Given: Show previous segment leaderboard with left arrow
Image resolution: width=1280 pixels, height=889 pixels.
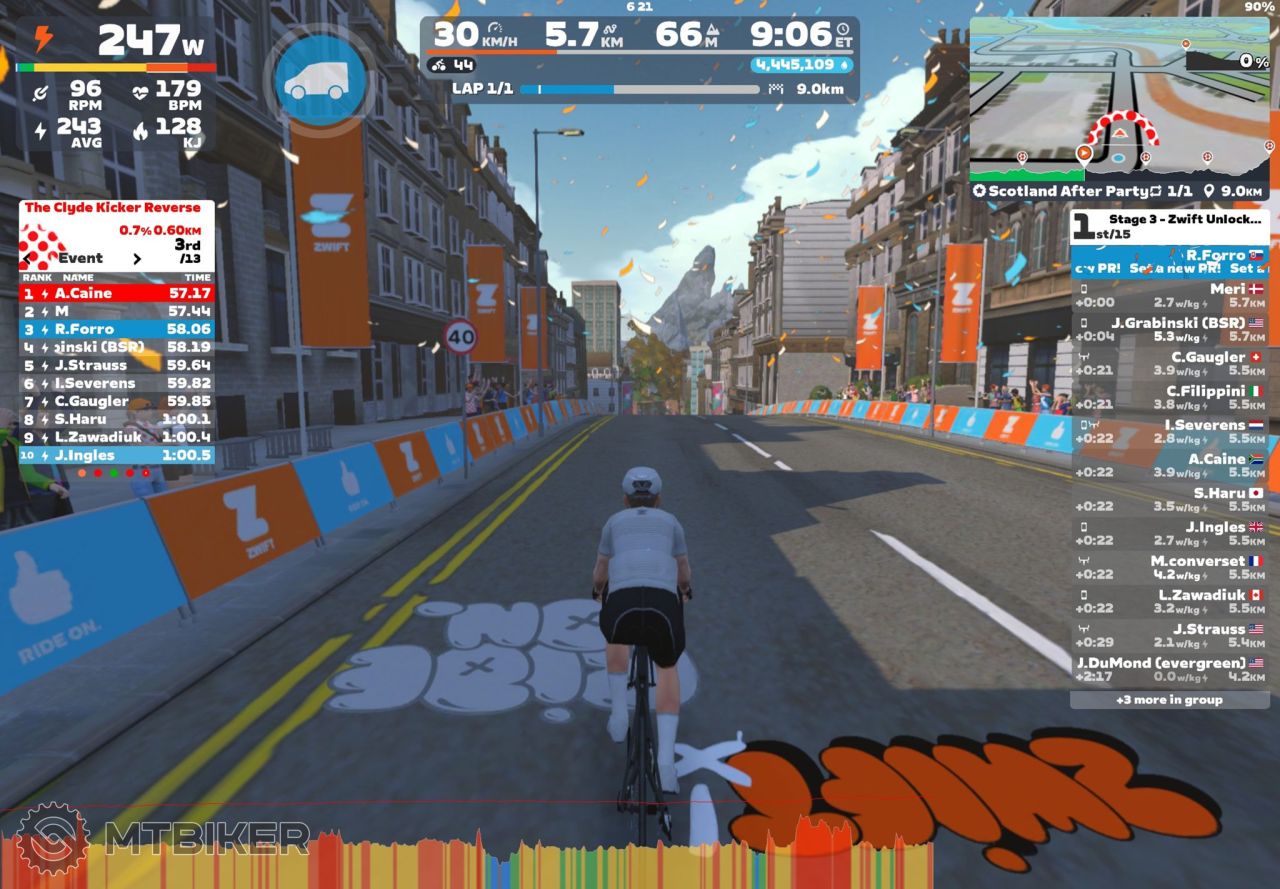Looking at the screenshot, I should [x=27, y=258].
